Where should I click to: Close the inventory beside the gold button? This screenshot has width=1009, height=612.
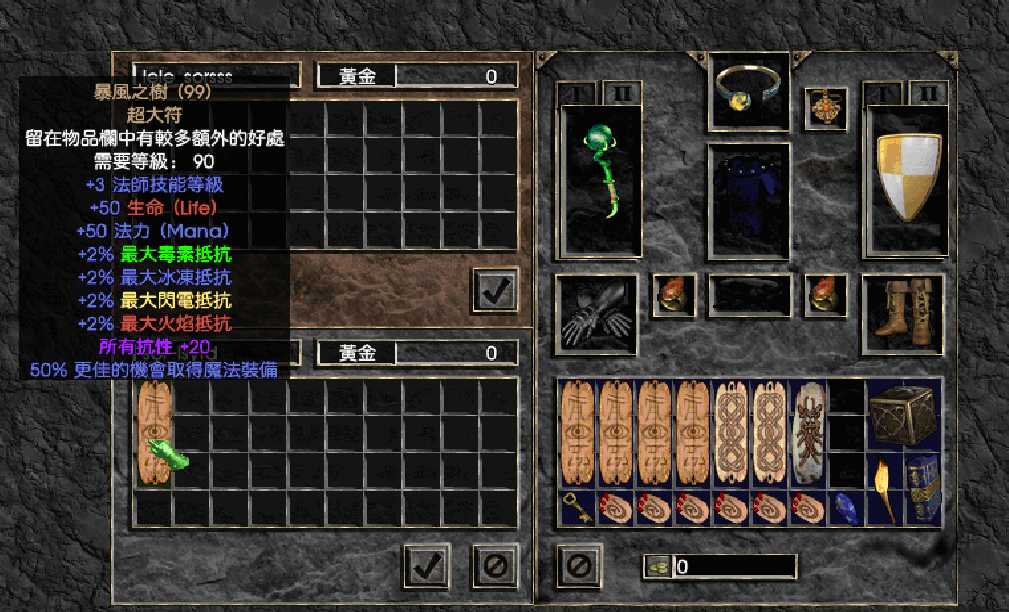[x=578, y=566]
